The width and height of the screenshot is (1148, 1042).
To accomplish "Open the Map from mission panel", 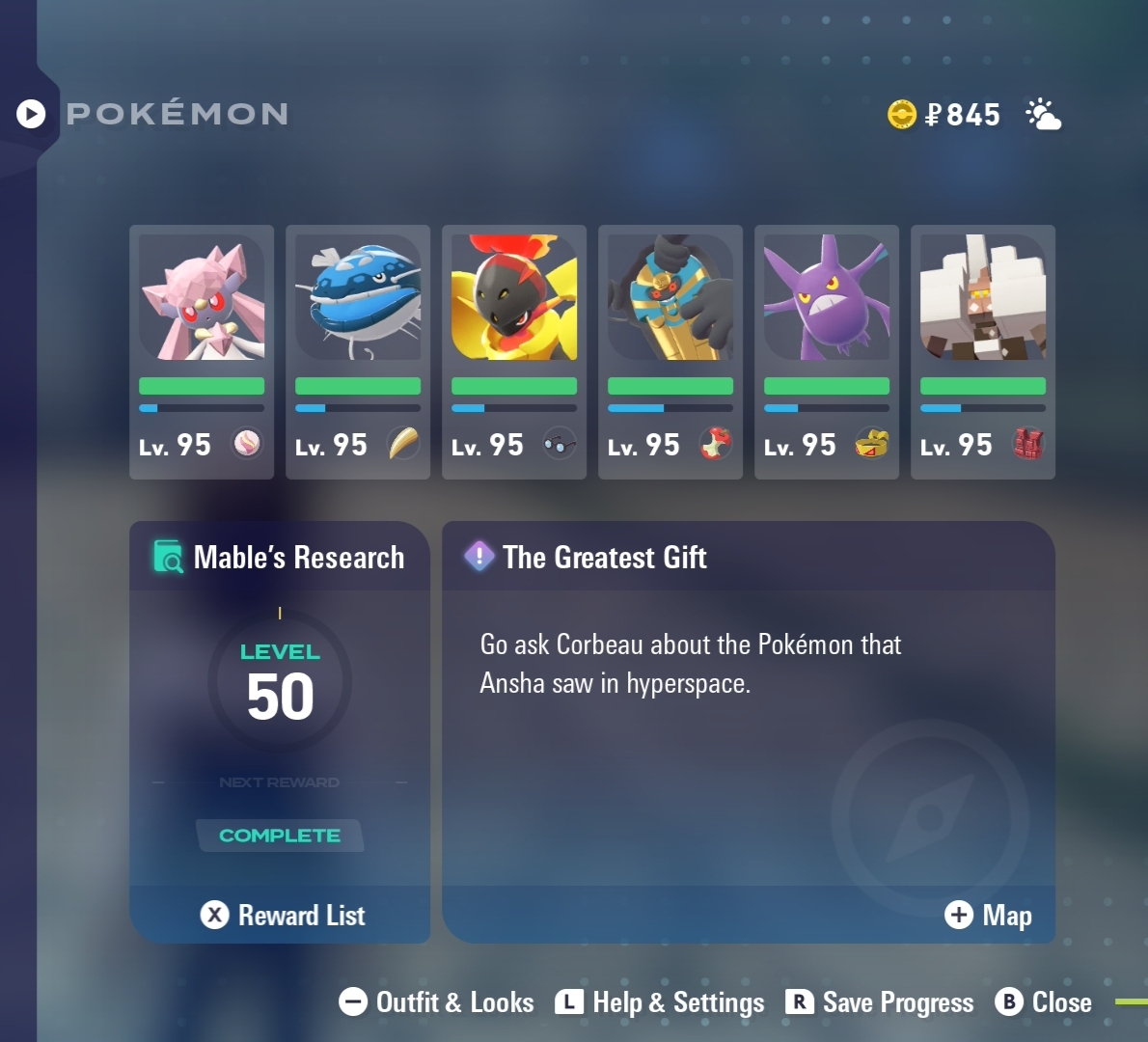I will click(x=988, y=915).
